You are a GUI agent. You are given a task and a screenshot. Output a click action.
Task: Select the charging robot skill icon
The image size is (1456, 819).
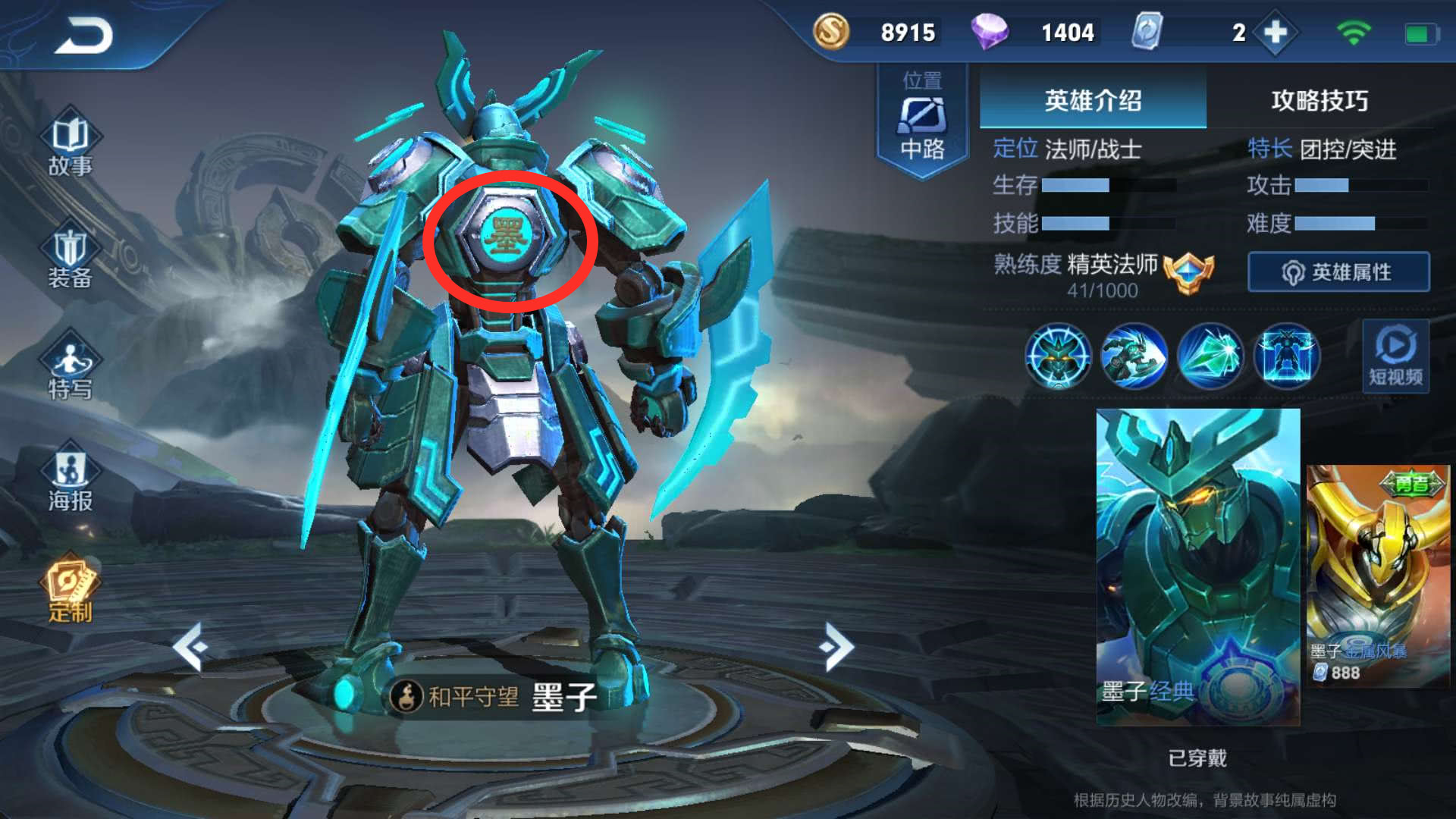point(1134,356)
